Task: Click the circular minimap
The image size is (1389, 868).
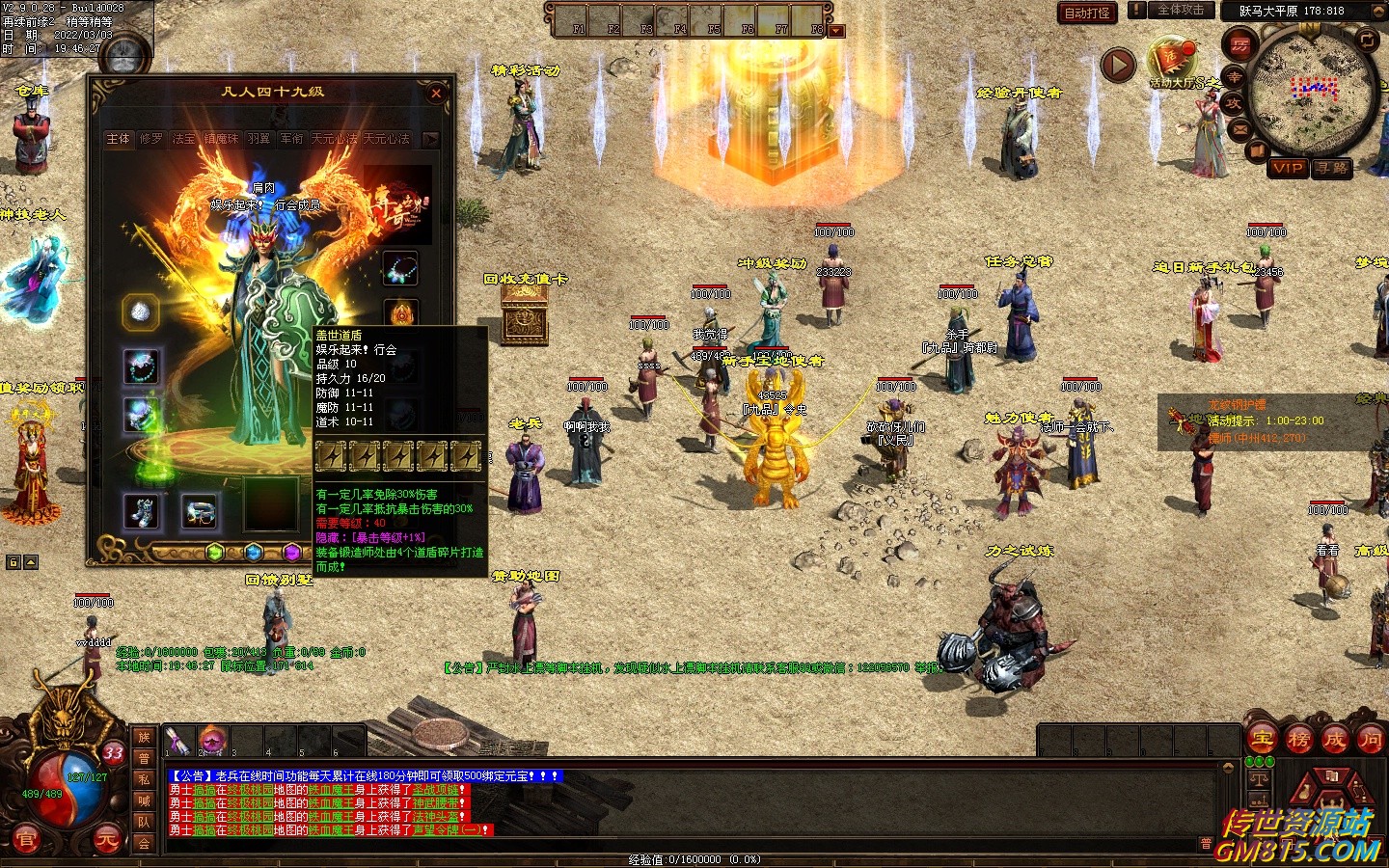Action: coord(1312,92)
